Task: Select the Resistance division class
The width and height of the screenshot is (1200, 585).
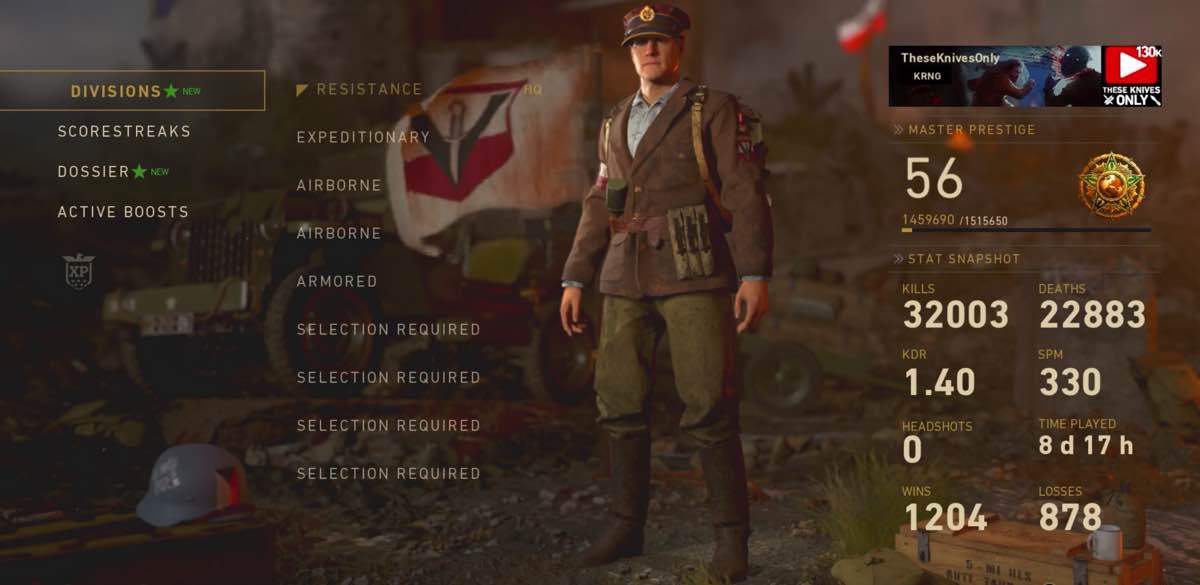Action: [369, 90]
